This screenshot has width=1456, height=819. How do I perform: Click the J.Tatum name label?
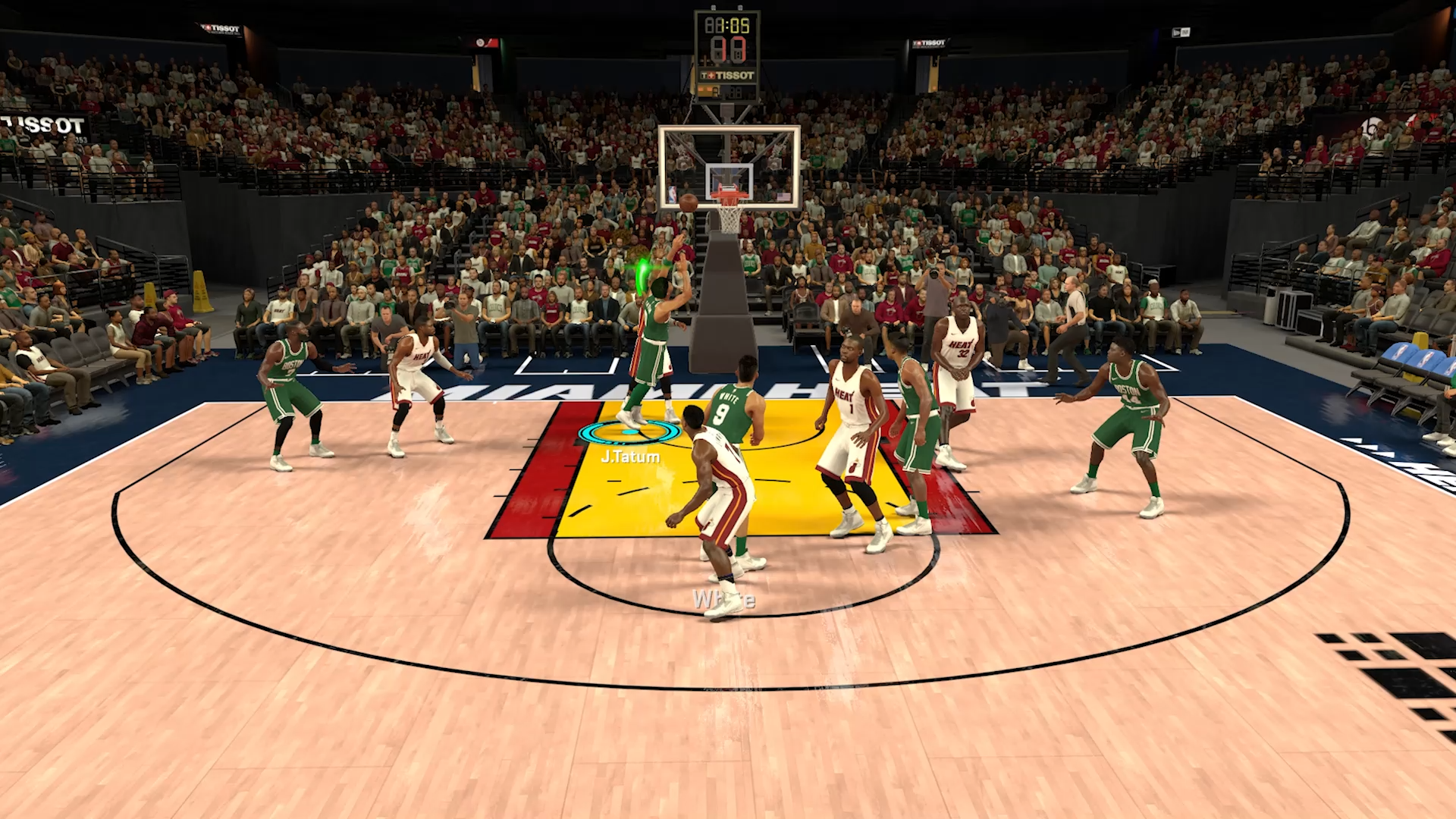[629, 457]
